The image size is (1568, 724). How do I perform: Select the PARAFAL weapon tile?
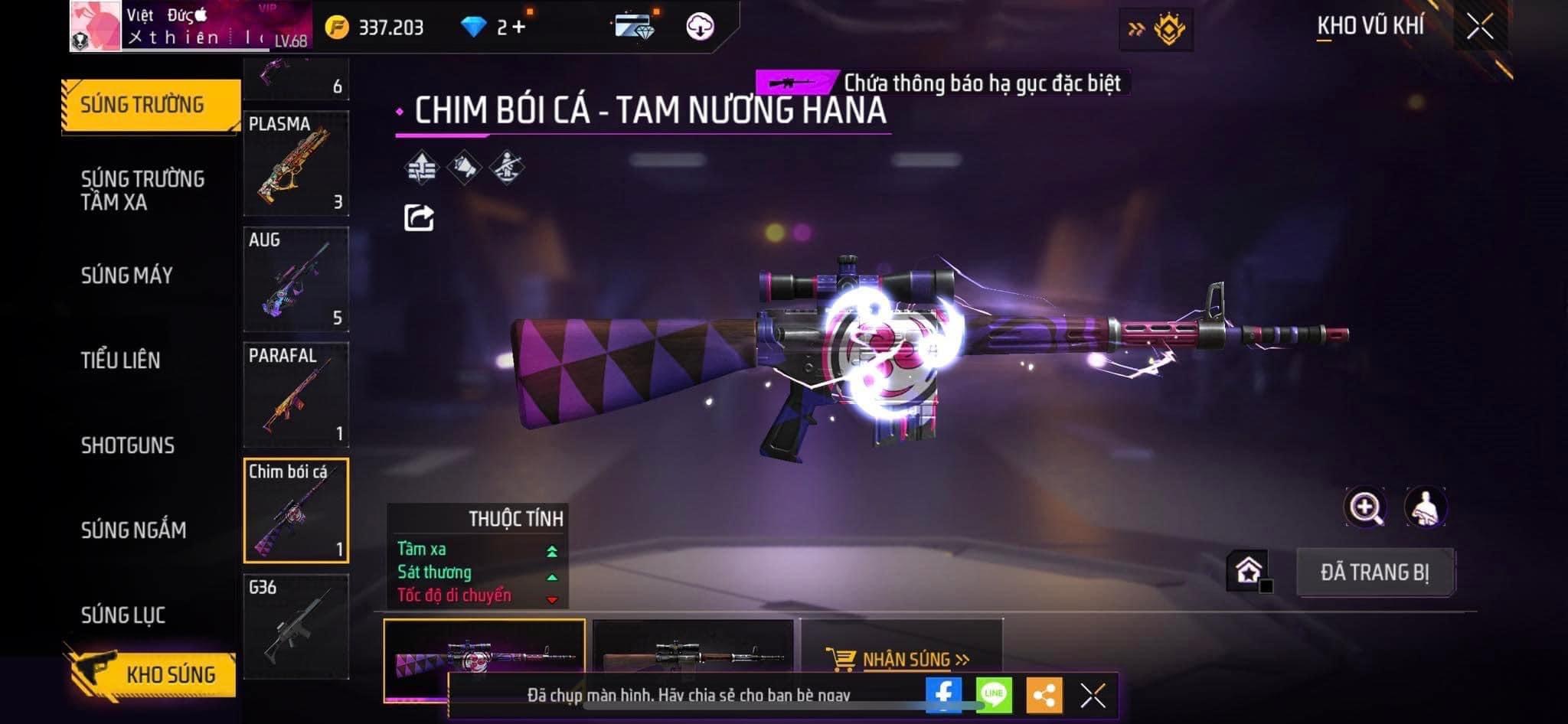[296, 395]
